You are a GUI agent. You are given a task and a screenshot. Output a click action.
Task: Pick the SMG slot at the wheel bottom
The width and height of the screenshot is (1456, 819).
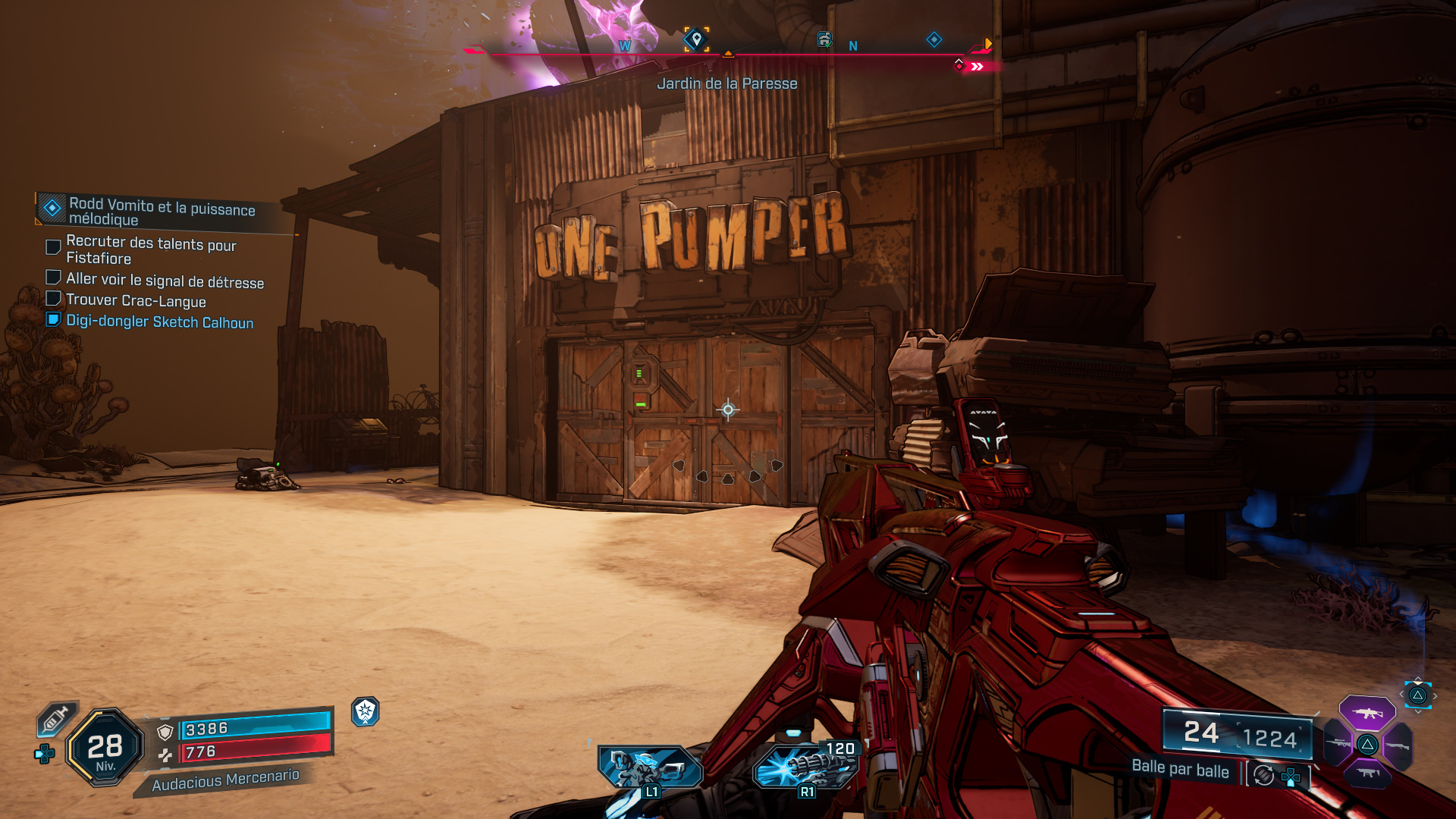1367,773
